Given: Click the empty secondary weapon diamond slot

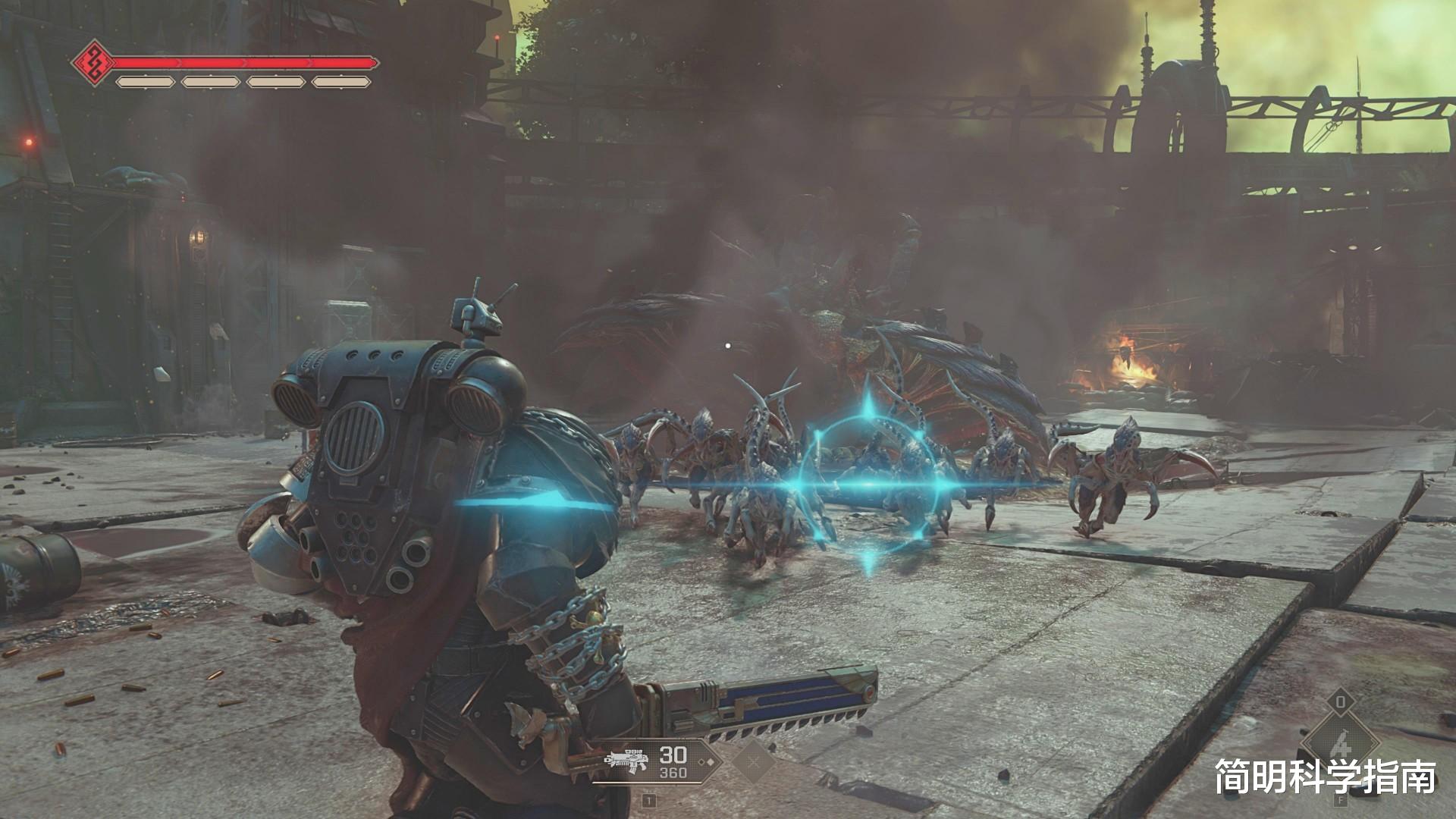Looking at the screenshot, I should [x=754, y=761].
